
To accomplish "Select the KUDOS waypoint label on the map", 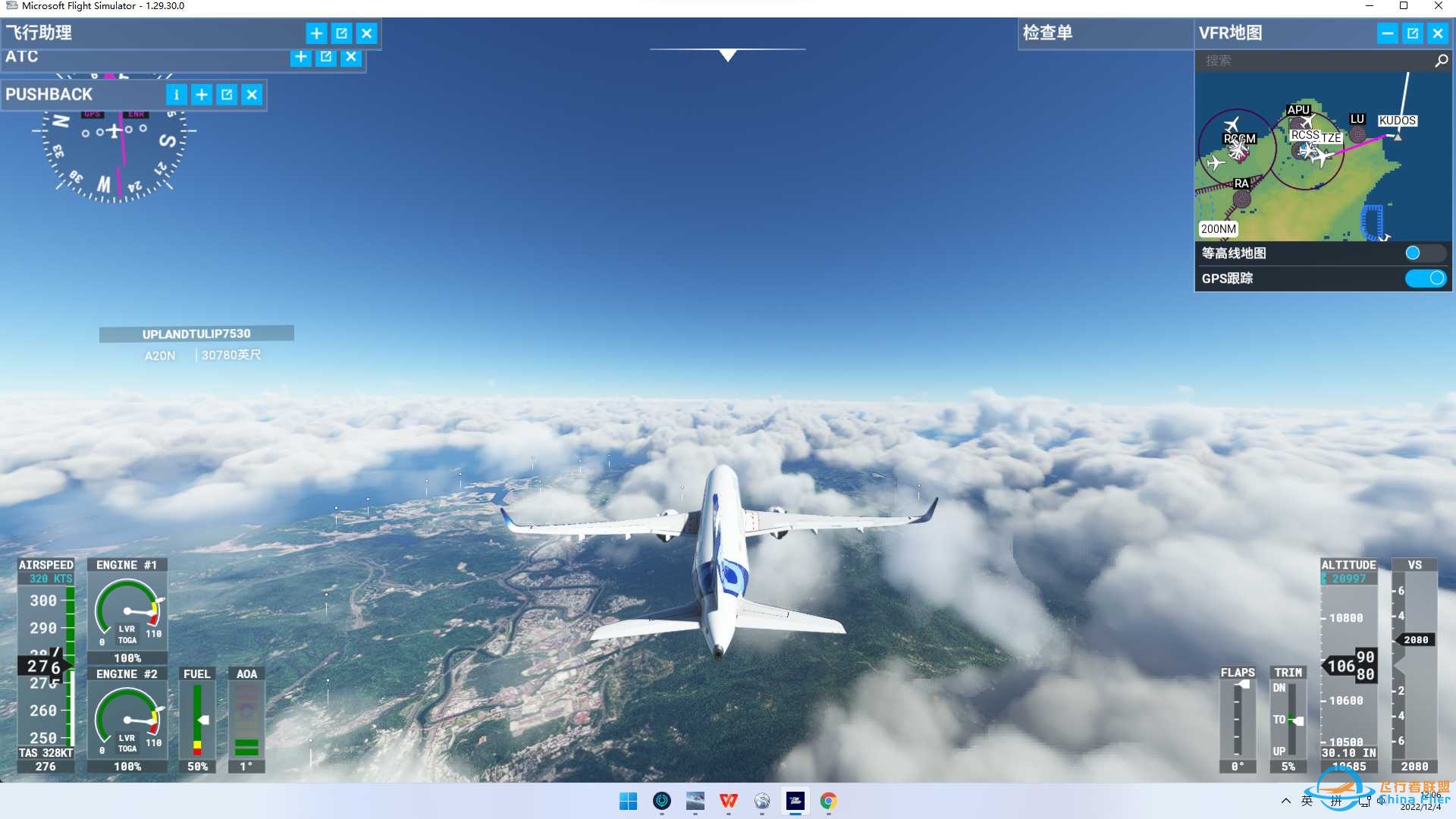I will tap(1398, 120).
